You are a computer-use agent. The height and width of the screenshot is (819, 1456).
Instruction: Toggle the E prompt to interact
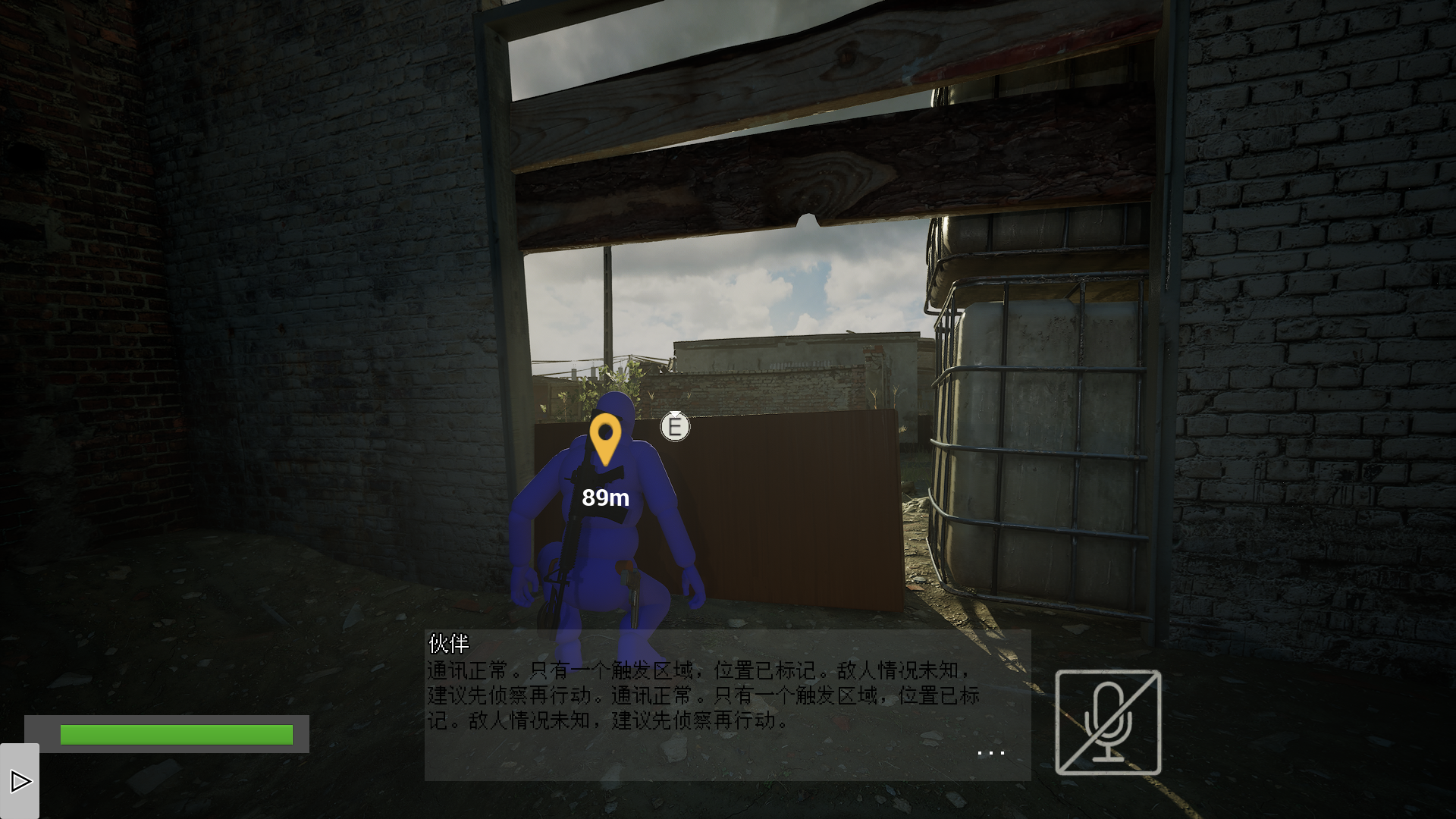pyautogui.click(x=673, y=427)
